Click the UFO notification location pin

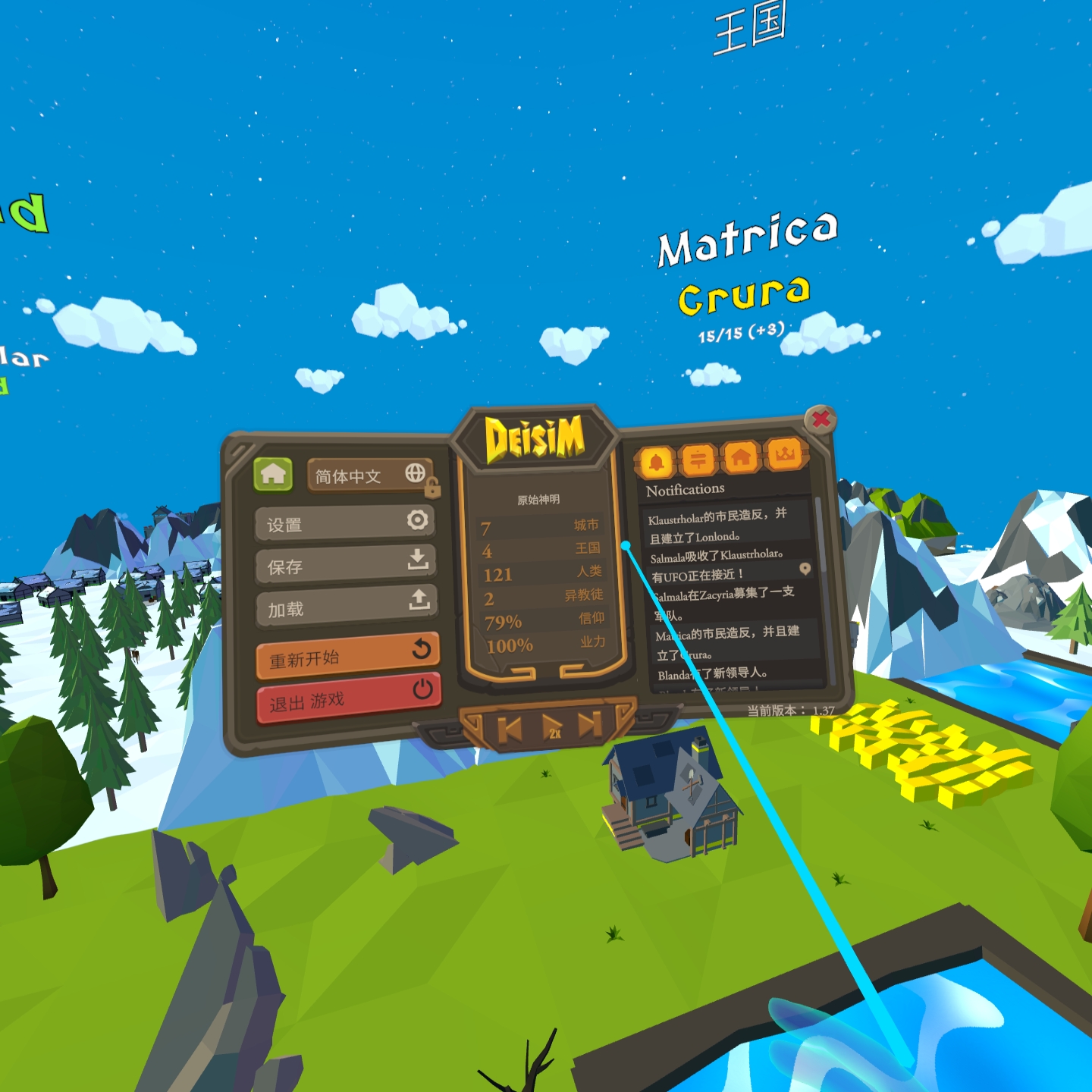coord(805,569)
